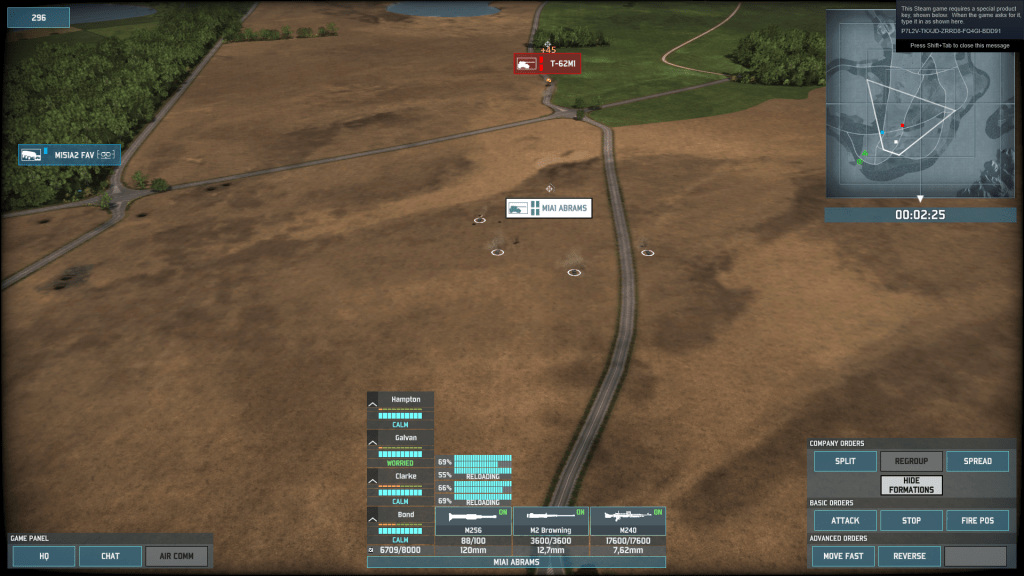The height and width of the screenshot is (576, 1024).
Task: Click the Regroup company order
Action: tap(911, 461)
